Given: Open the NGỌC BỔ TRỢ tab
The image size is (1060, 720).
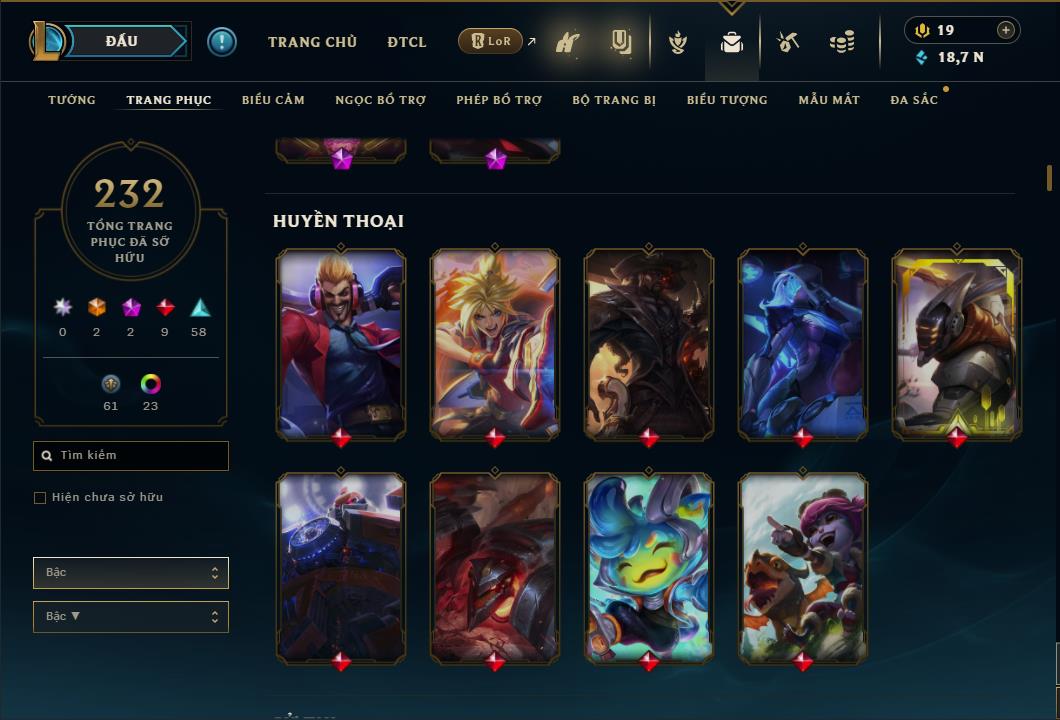Looking at the screenshot, I should [380, 100].
